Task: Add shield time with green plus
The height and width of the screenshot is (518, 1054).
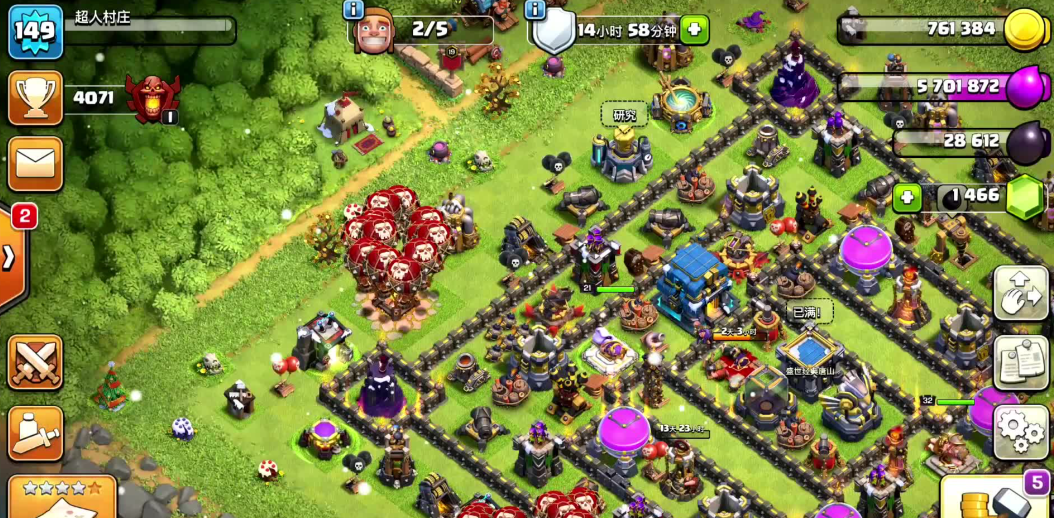Action: tap(694, 30)
